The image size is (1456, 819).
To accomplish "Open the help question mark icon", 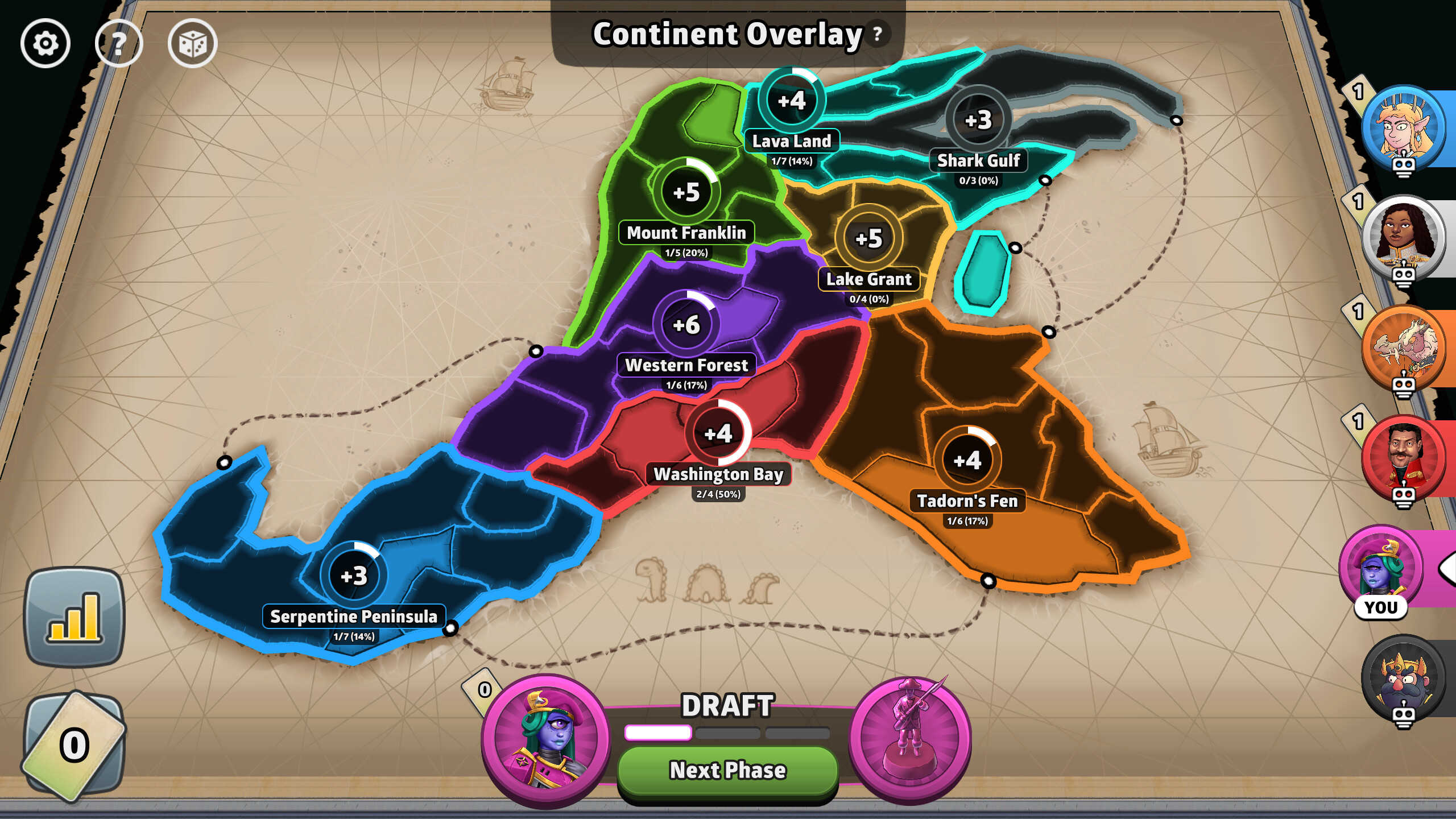I will pos(118,43).
